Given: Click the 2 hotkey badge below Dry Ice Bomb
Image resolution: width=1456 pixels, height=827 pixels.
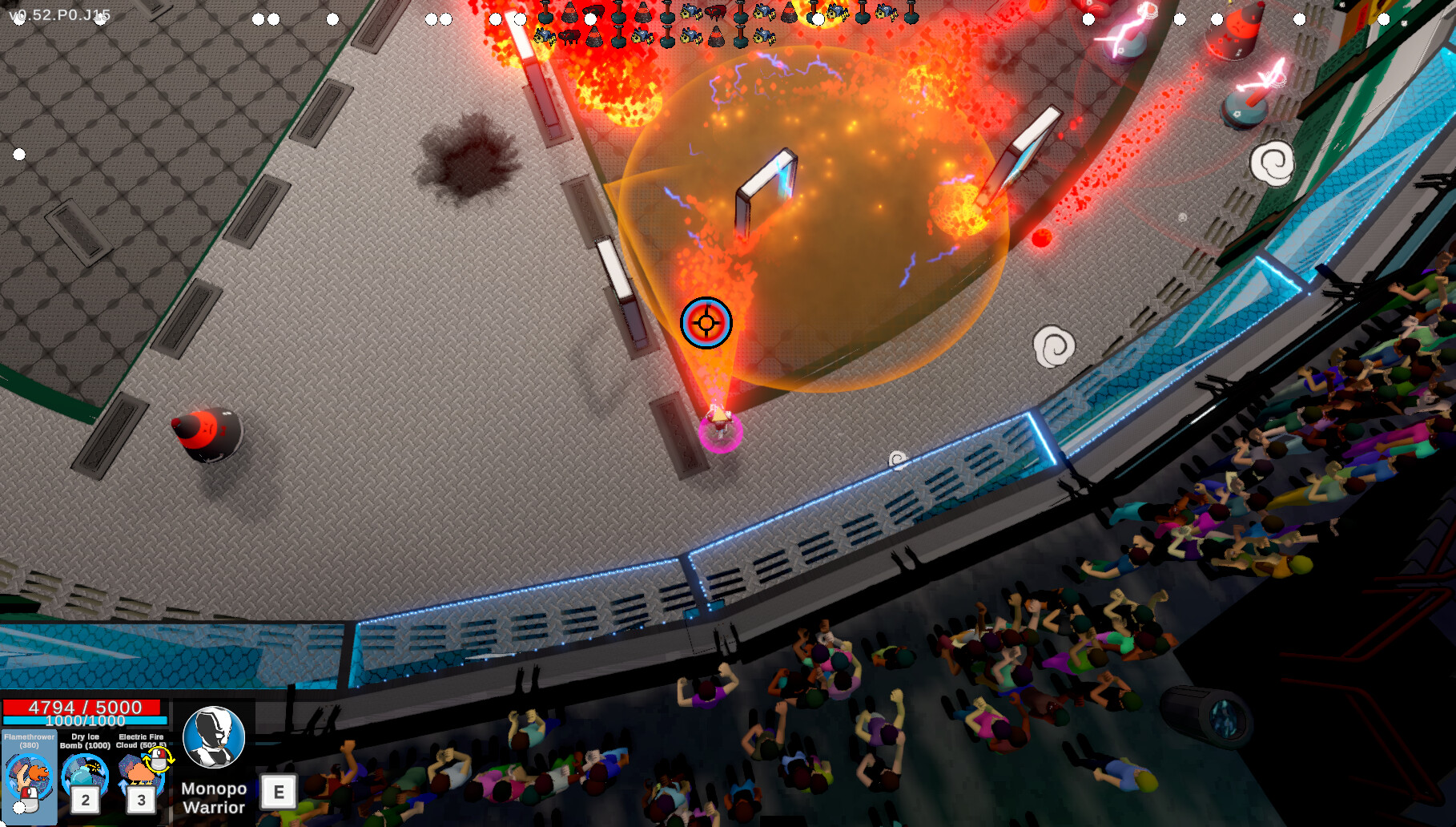Looking at the screenshot, I should (x=84, y=800).
